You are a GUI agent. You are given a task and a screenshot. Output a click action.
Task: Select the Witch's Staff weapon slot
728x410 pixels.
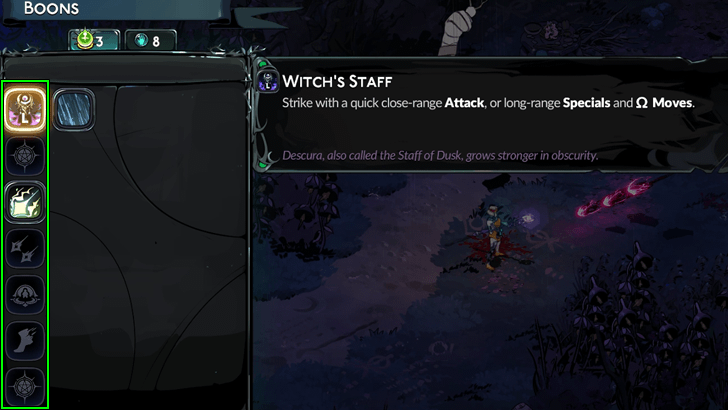click(25, 105)
